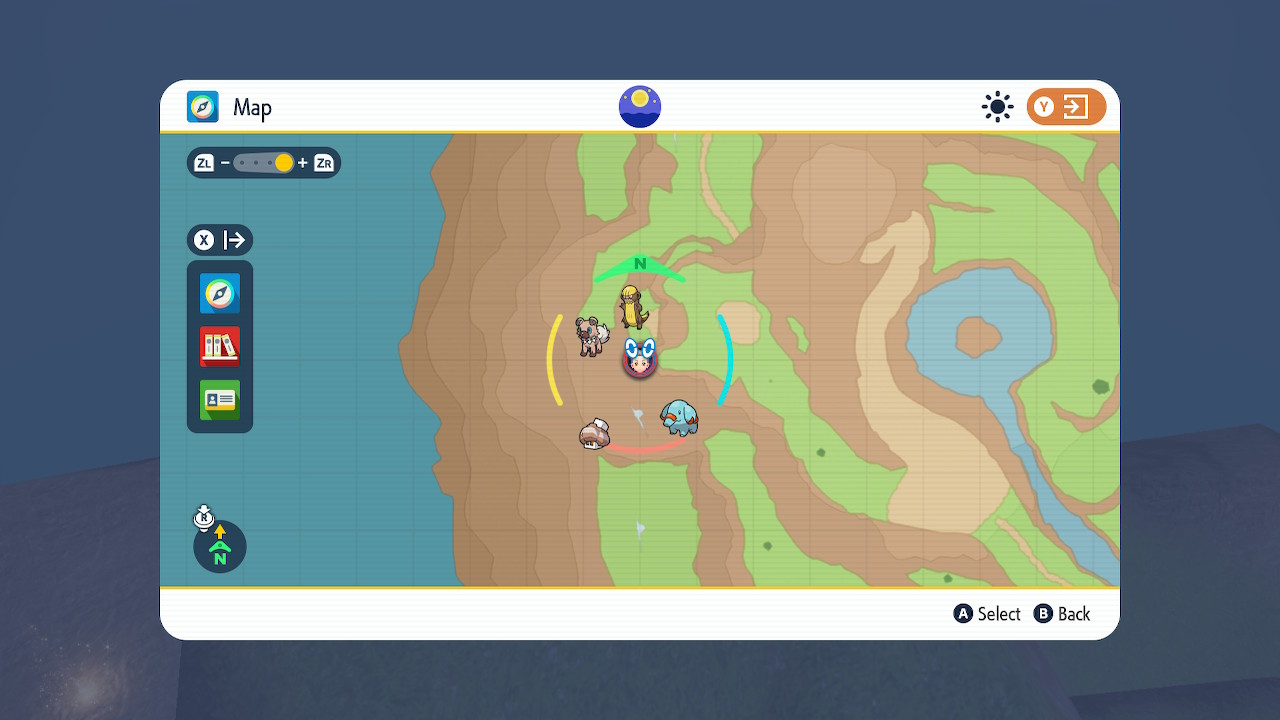Select the A button prompt at bottom
This screenshot has height=720, width=1280.
click(987, 613)
